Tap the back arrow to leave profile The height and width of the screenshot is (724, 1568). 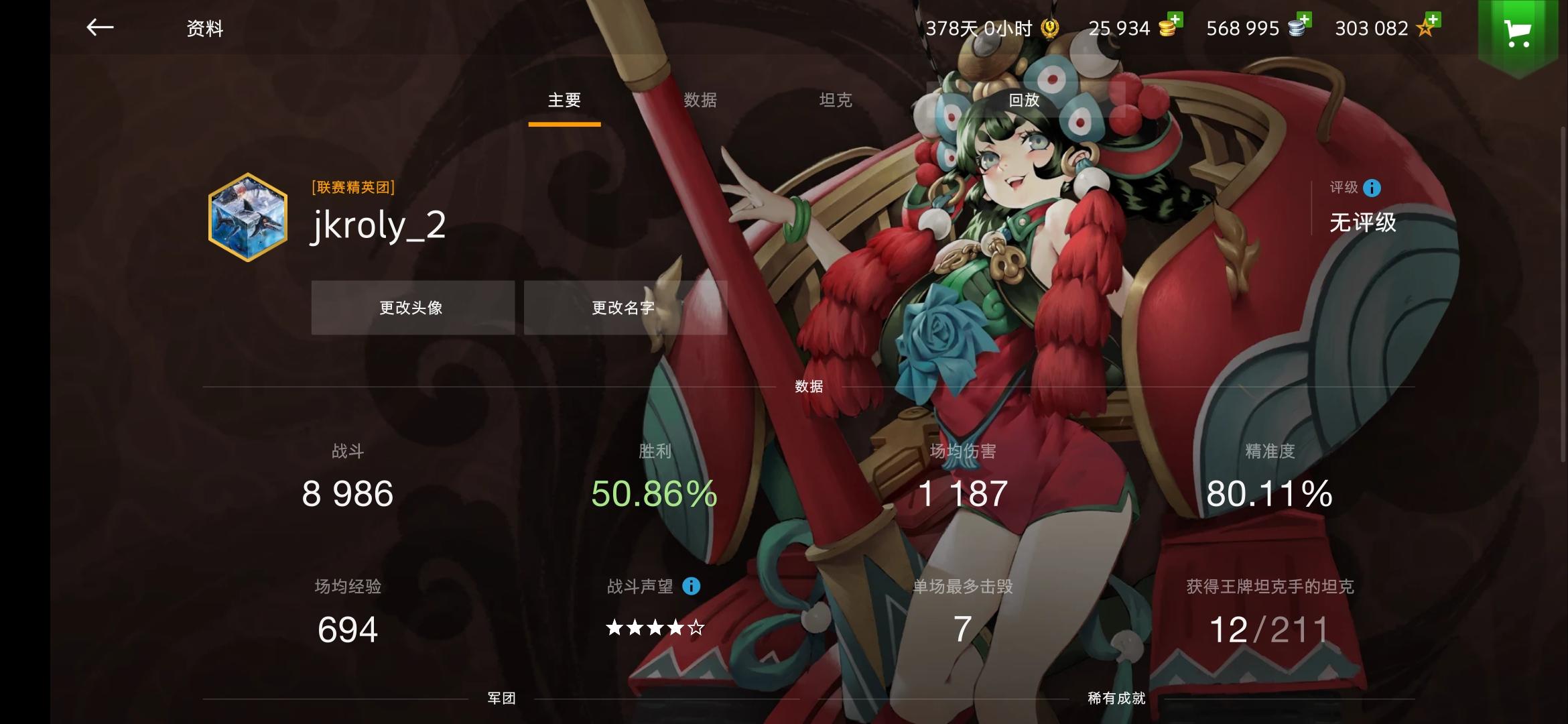coord(99,28)
